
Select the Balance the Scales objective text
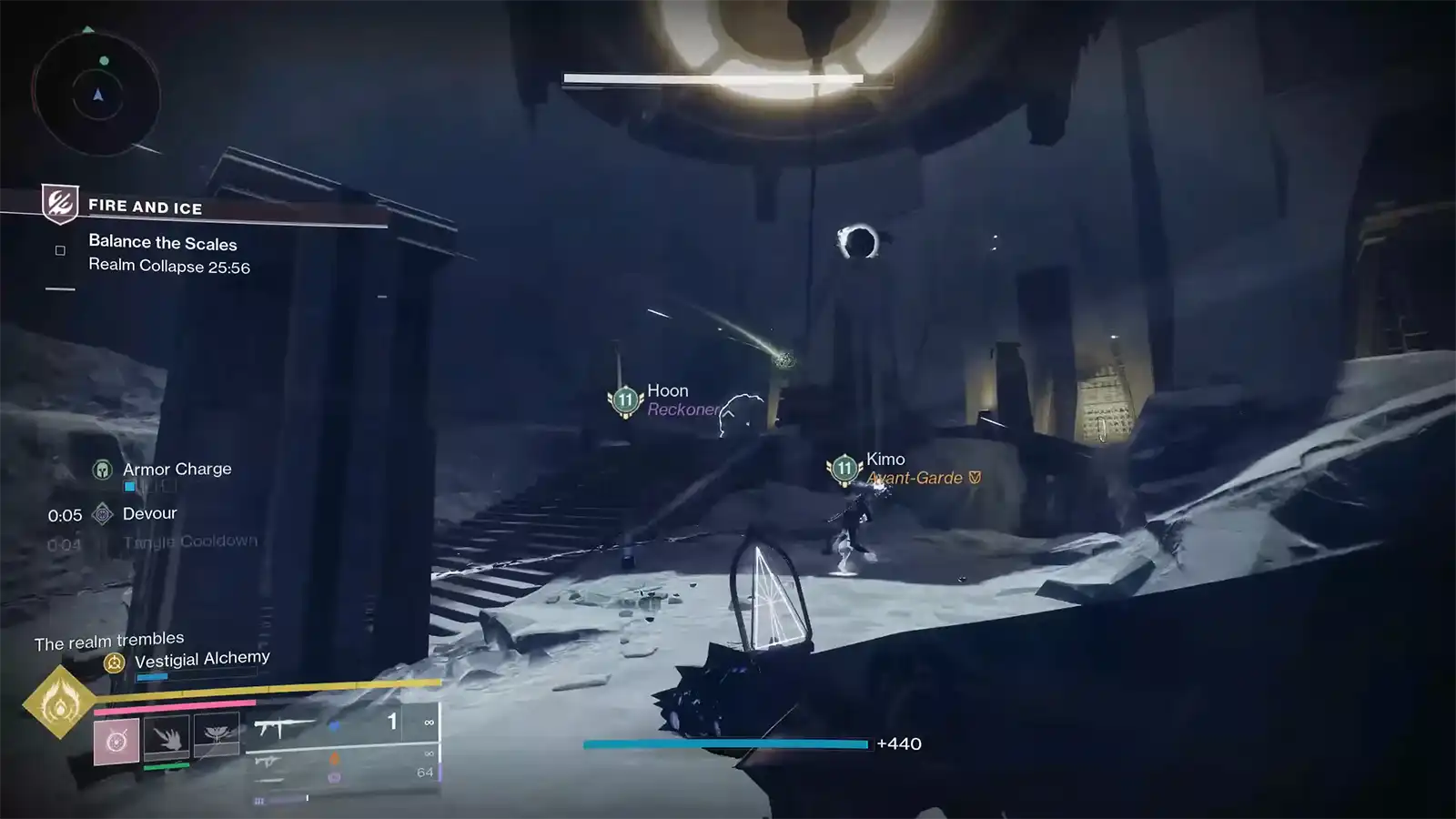(162, 243)
